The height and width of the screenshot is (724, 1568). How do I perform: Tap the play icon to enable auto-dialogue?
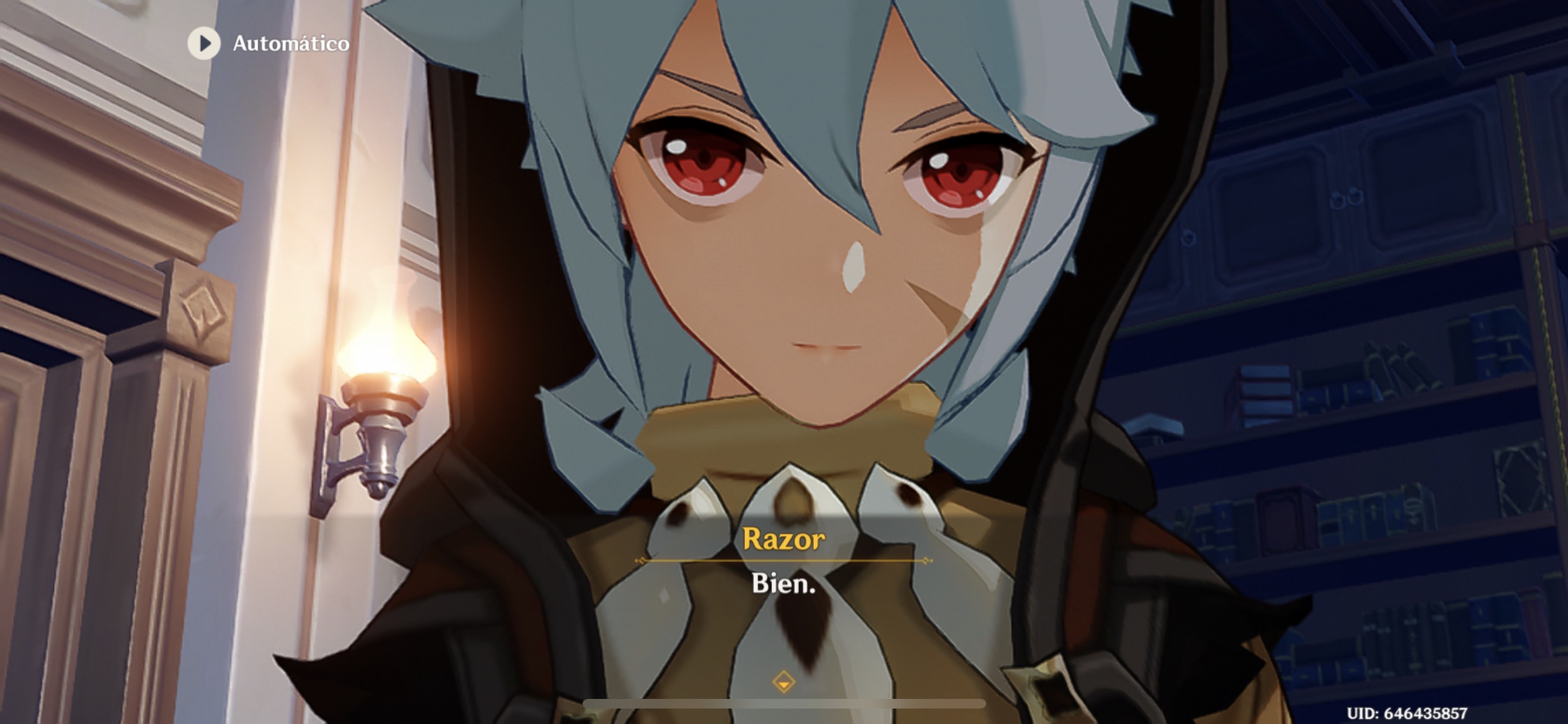pyautogui.click(x=205, y=44)
